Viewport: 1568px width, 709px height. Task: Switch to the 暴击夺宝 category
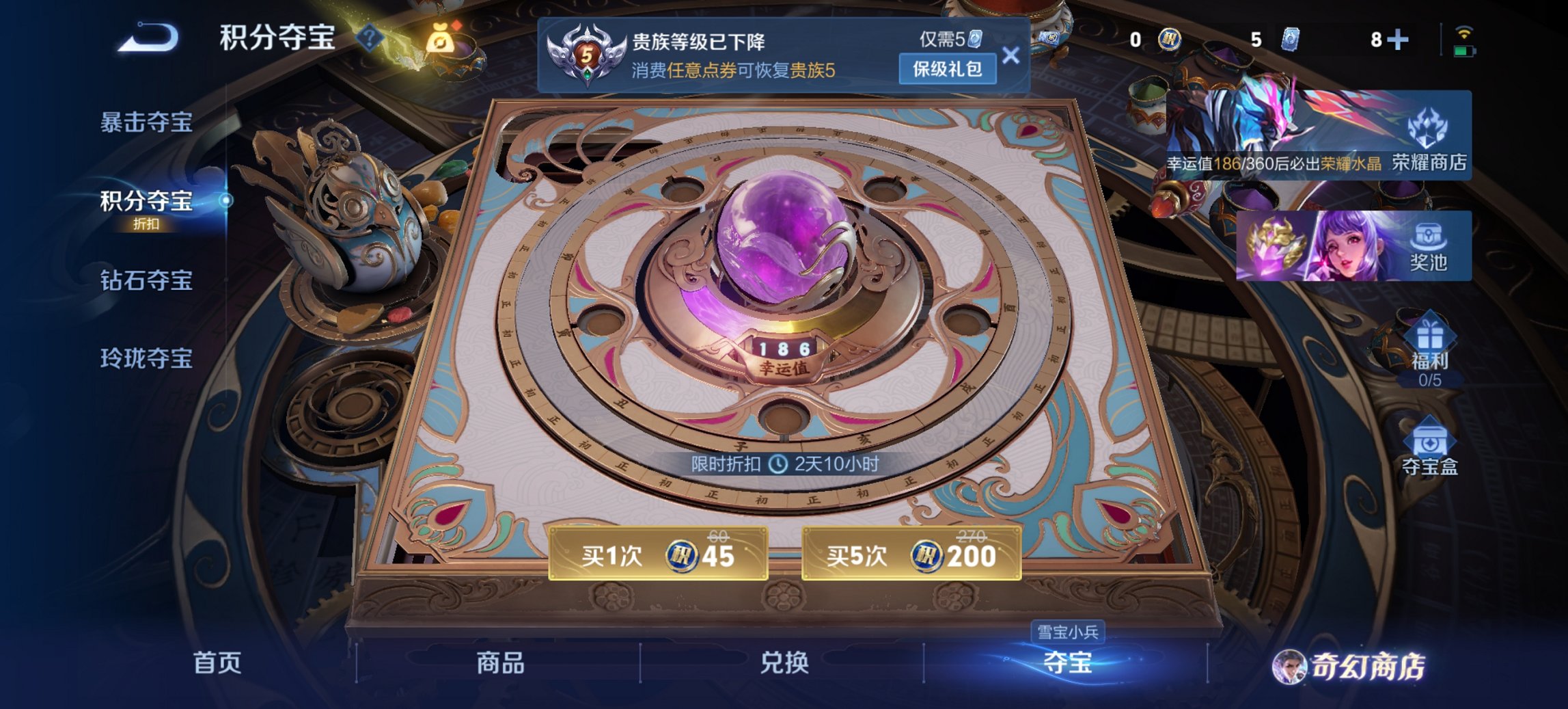point(146,121)
